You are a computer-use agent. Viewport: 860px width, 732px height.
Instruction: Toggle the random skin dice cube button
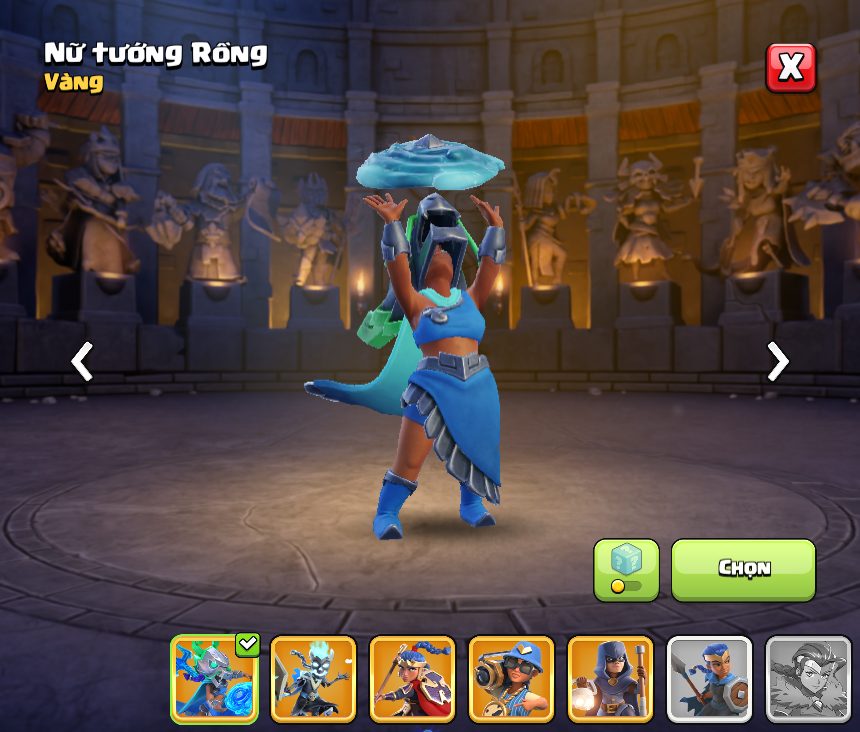tap(626, 569)
